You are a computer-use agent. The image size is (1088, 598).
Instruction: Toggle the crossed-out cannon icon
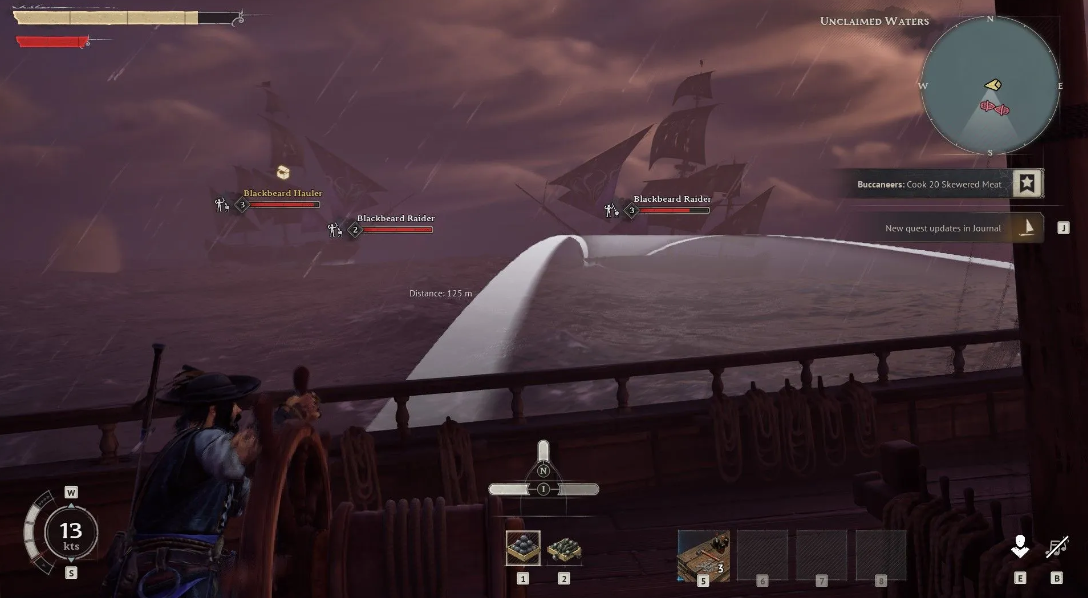tap(1057, 547)
